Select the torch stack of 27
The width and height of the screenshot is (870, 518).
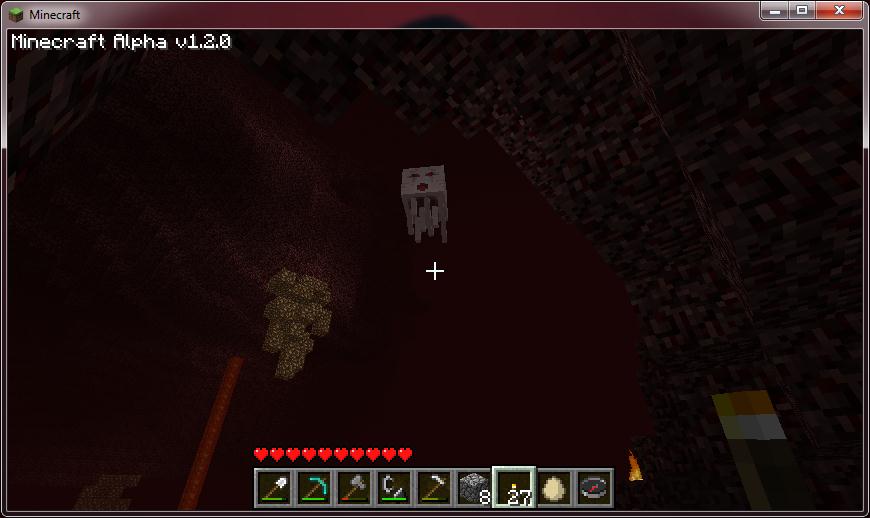pos(514,488)
